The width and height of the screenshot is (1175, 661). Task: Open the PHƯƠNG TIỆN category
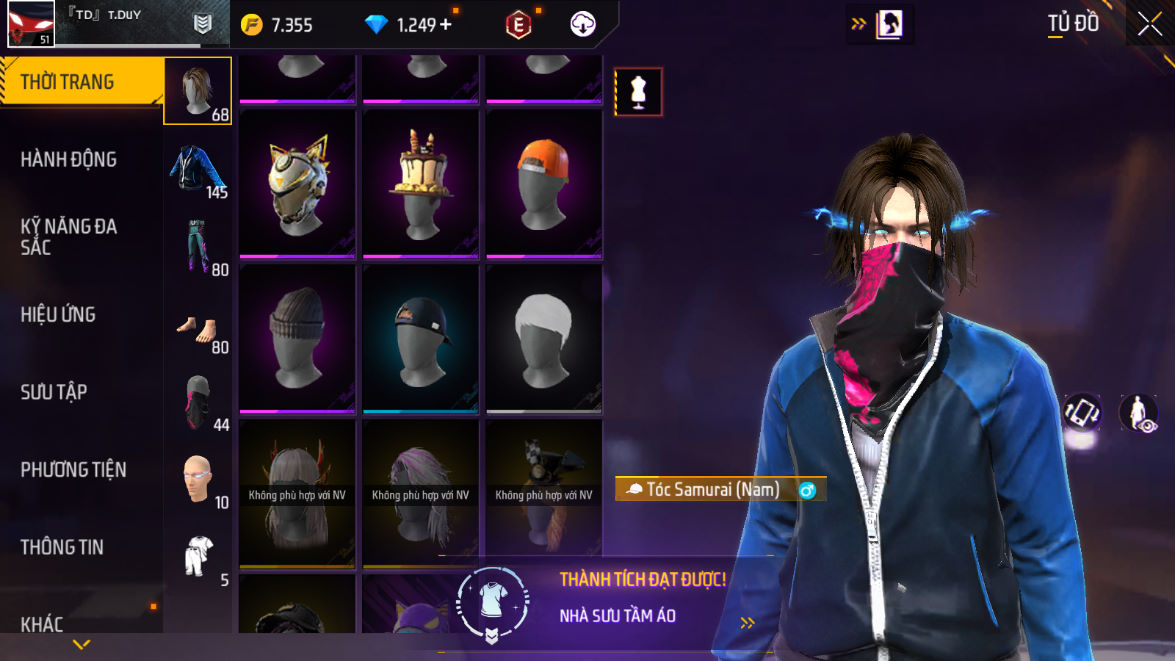[73, 469]
